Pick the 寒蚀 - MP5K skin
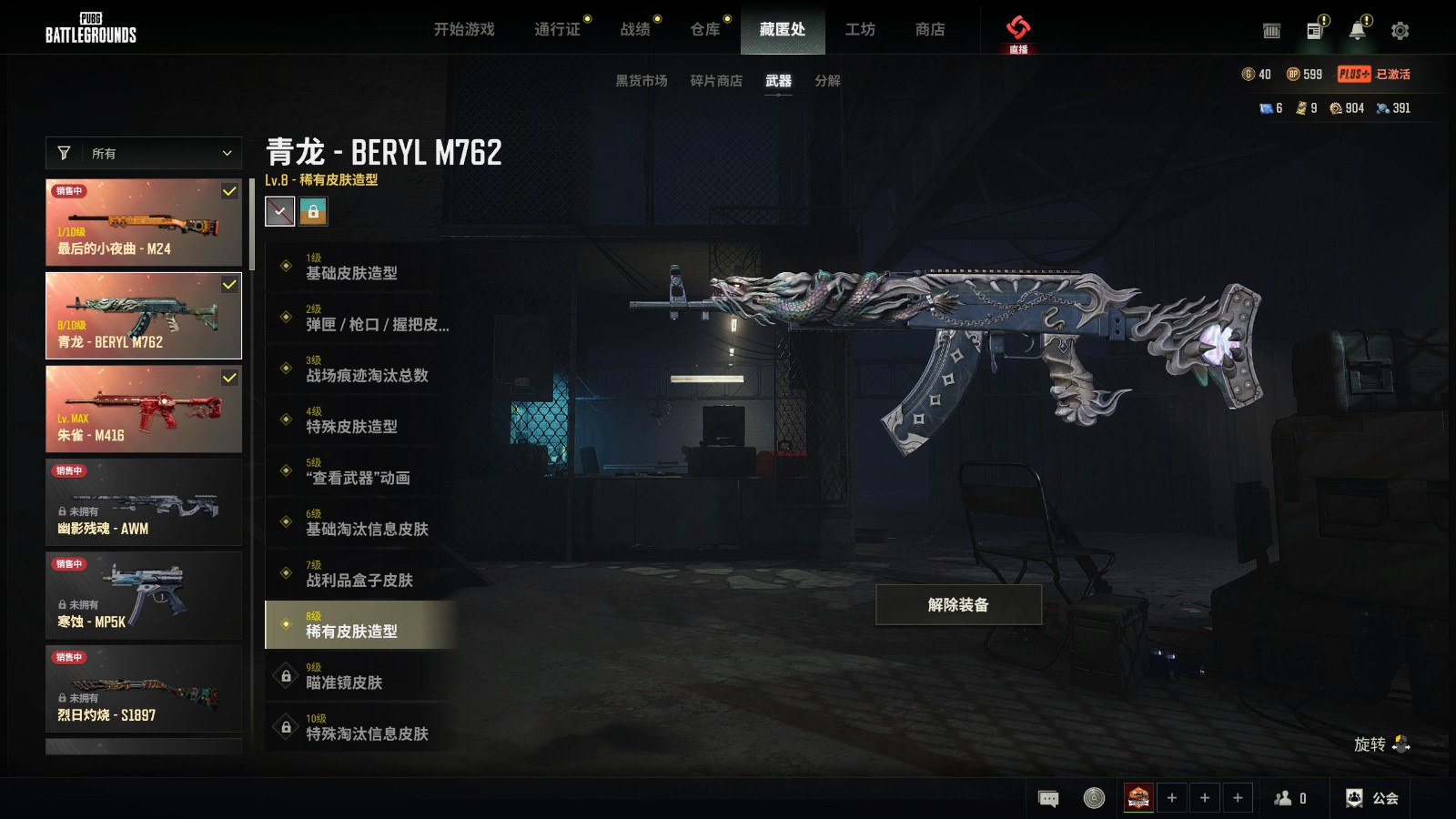The width and height of the screenshot is (1456, 819). coord(144,595)
